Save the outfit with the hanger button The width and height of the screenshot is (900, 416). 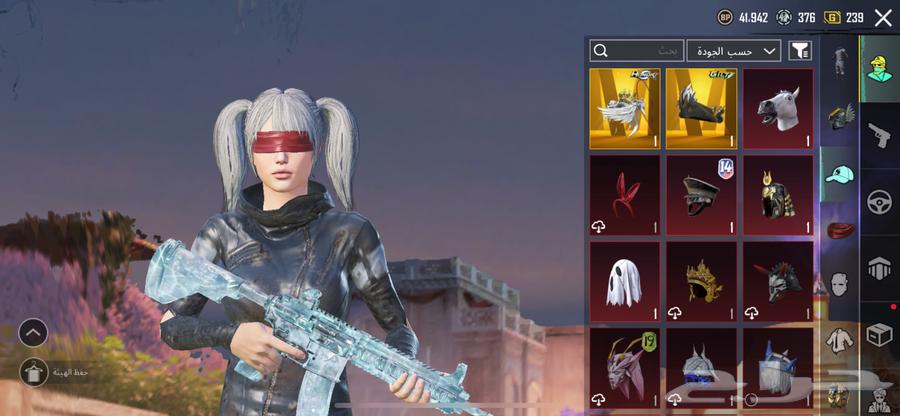point(33,371)
